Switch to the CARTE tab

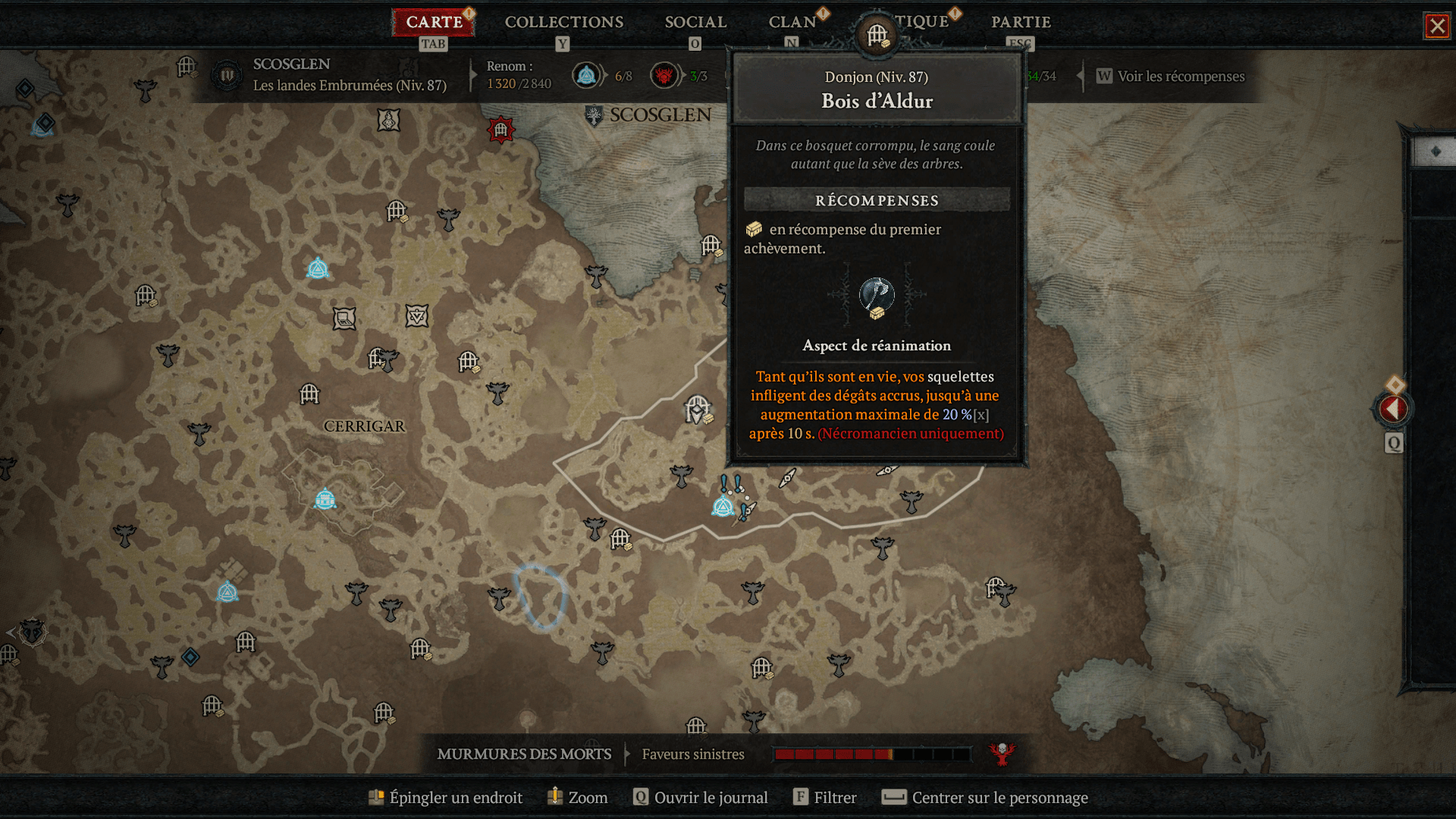(434, 22)
